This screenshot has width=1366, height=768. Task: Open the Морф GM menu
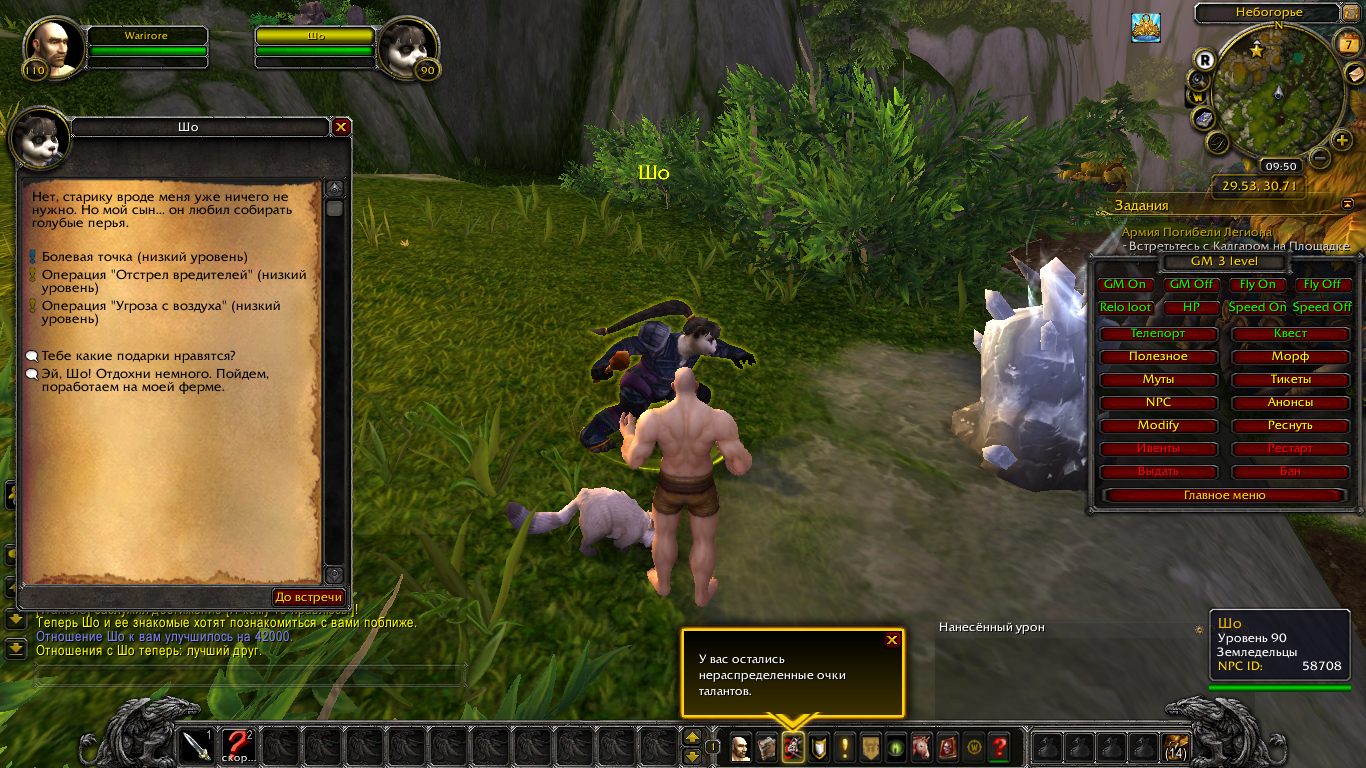1290,356
